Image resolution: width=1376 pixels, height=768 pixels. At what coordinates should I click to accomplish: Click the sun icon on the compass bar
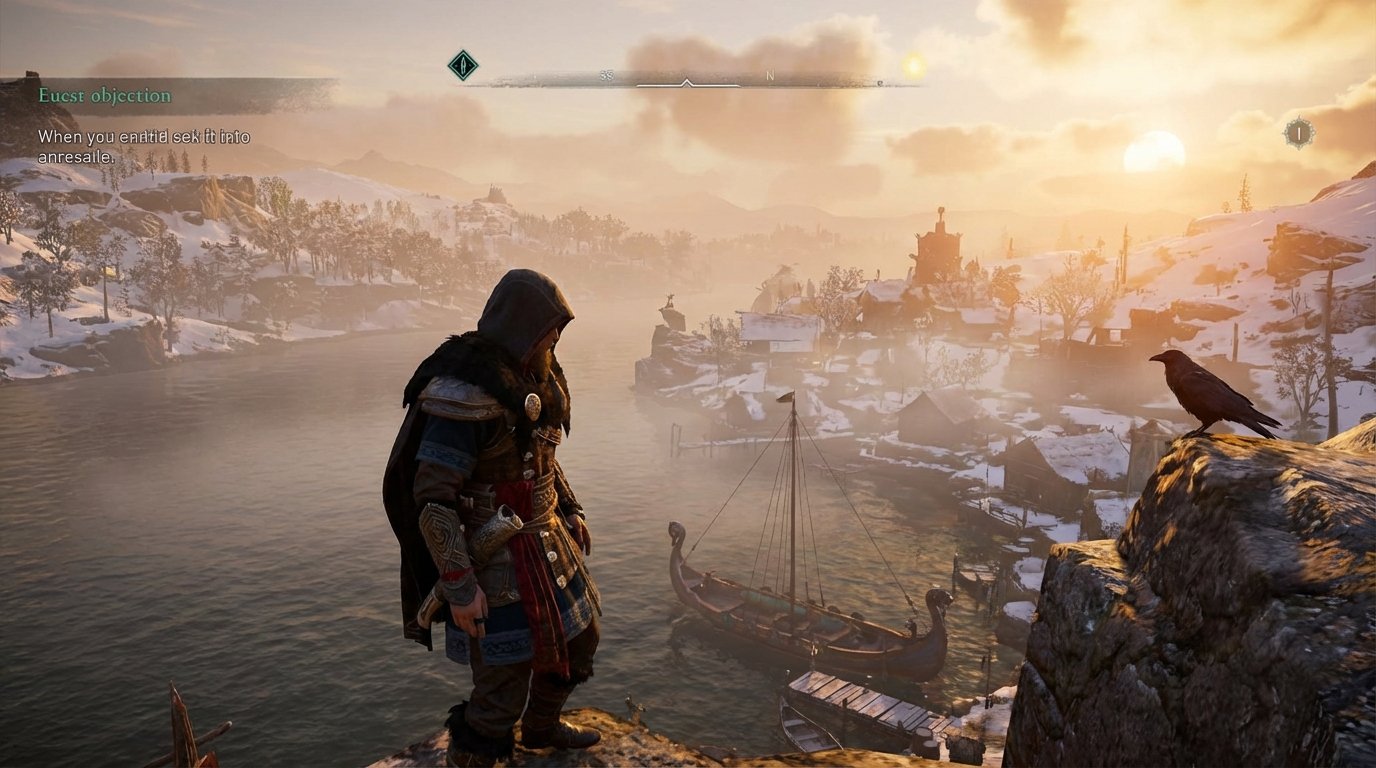[x=913, y=63]
